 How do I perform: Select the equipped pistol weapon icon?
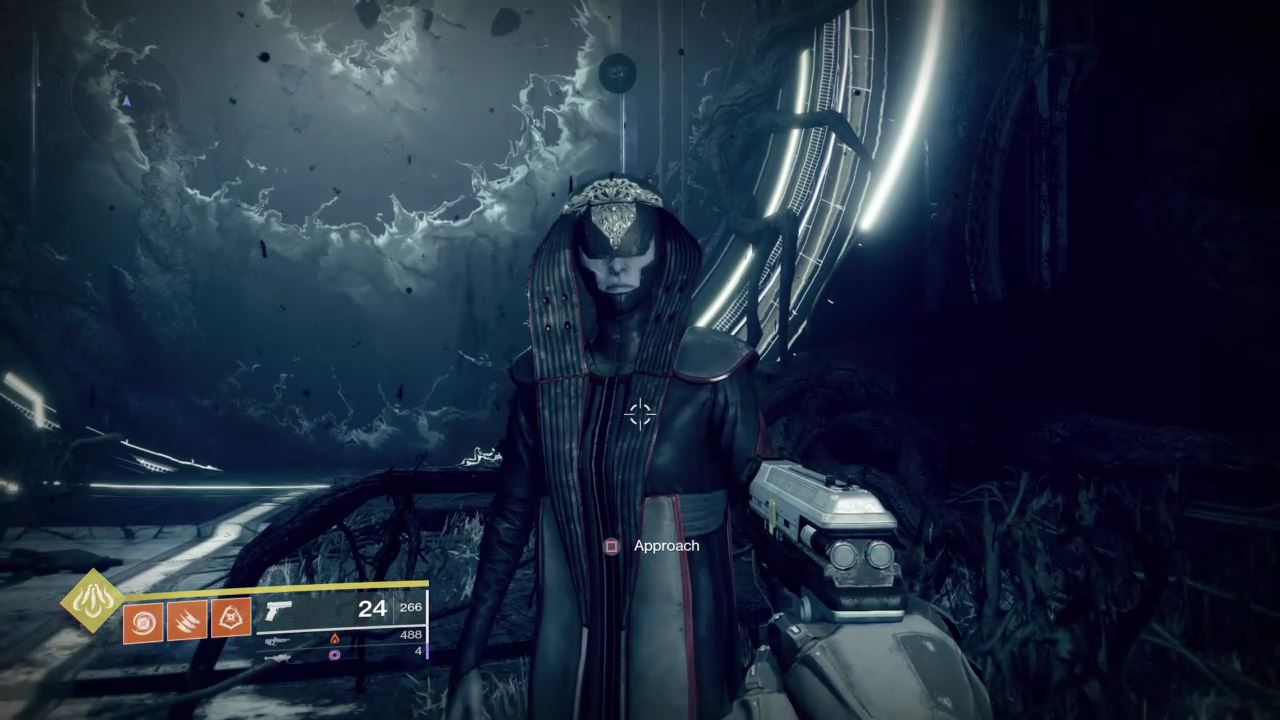coord(278,611)
